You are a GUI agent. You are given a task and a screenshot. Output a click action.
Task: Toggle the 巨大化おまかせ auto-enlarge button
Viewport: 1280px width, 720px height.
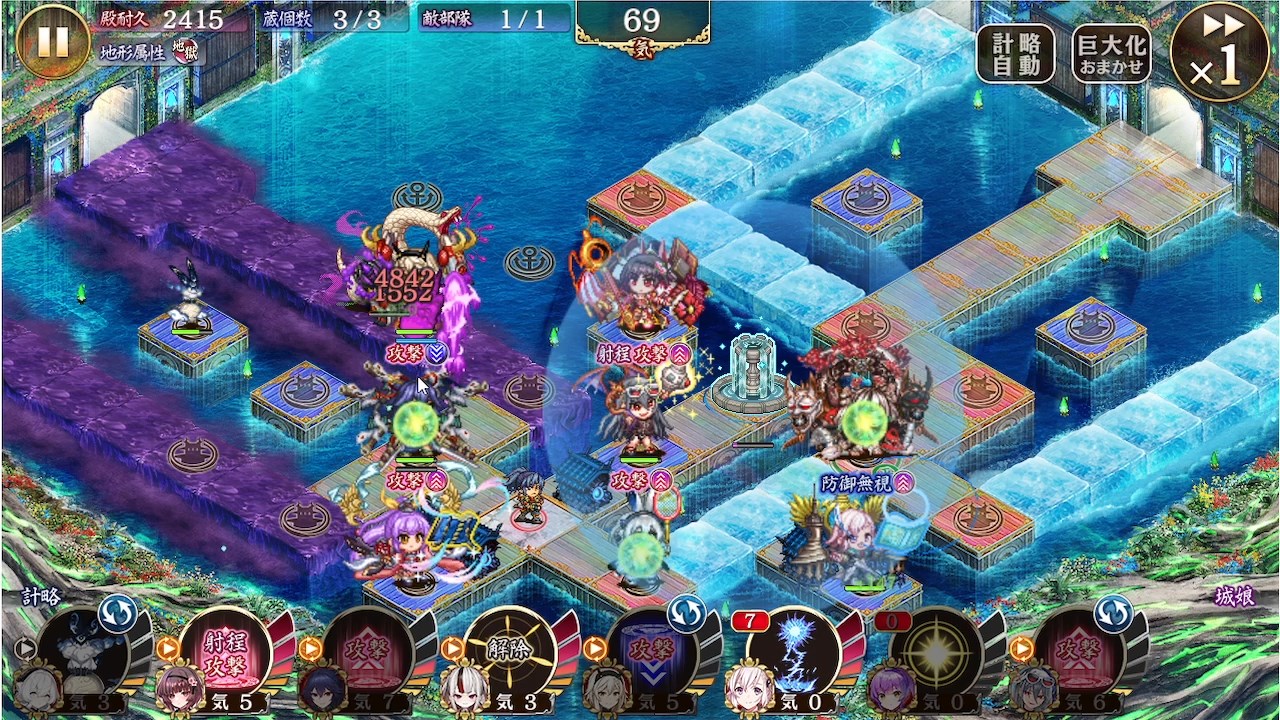coord(1111,54)
